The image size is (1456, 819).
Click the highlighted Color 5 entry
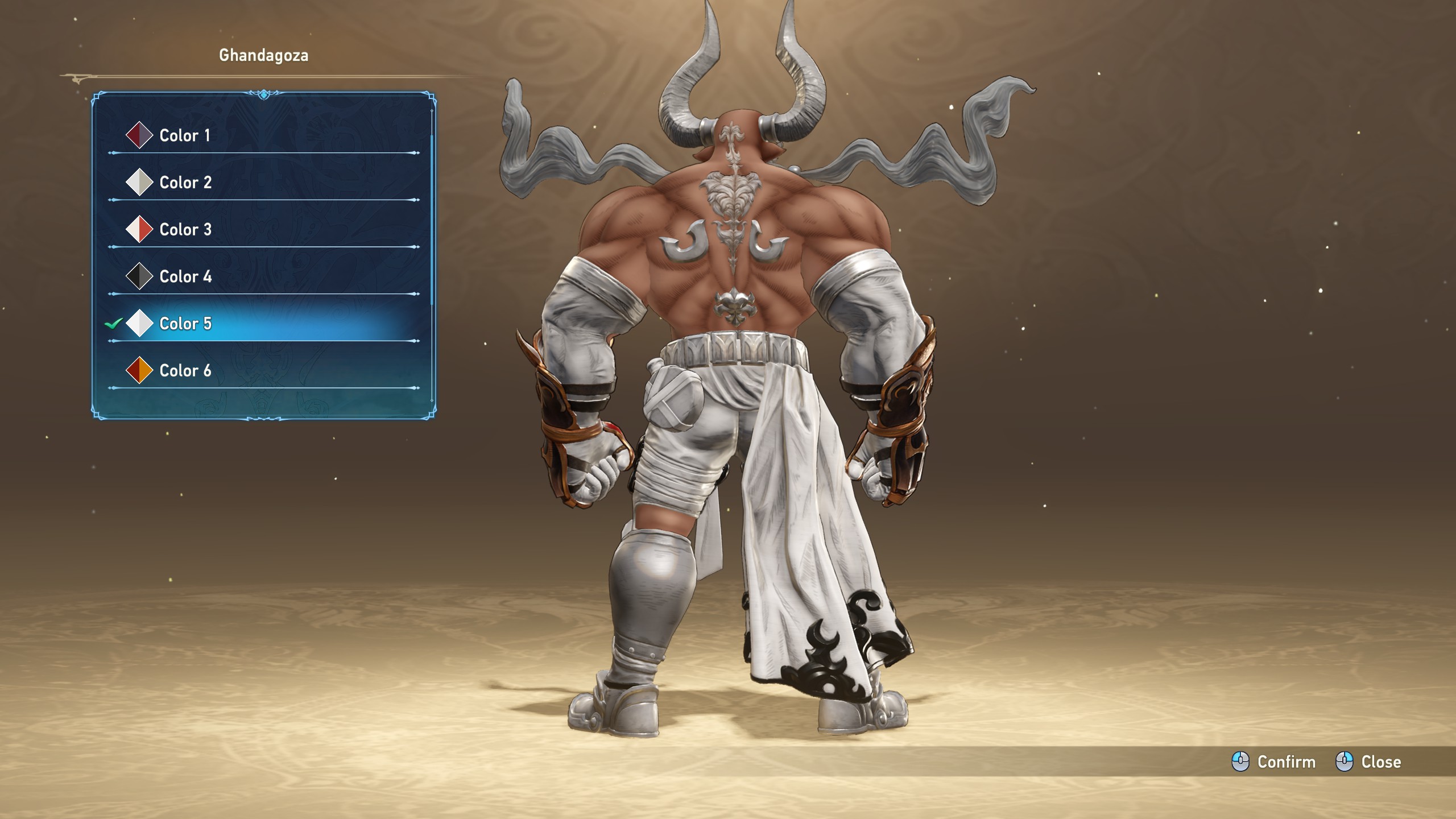click(185, 324)
